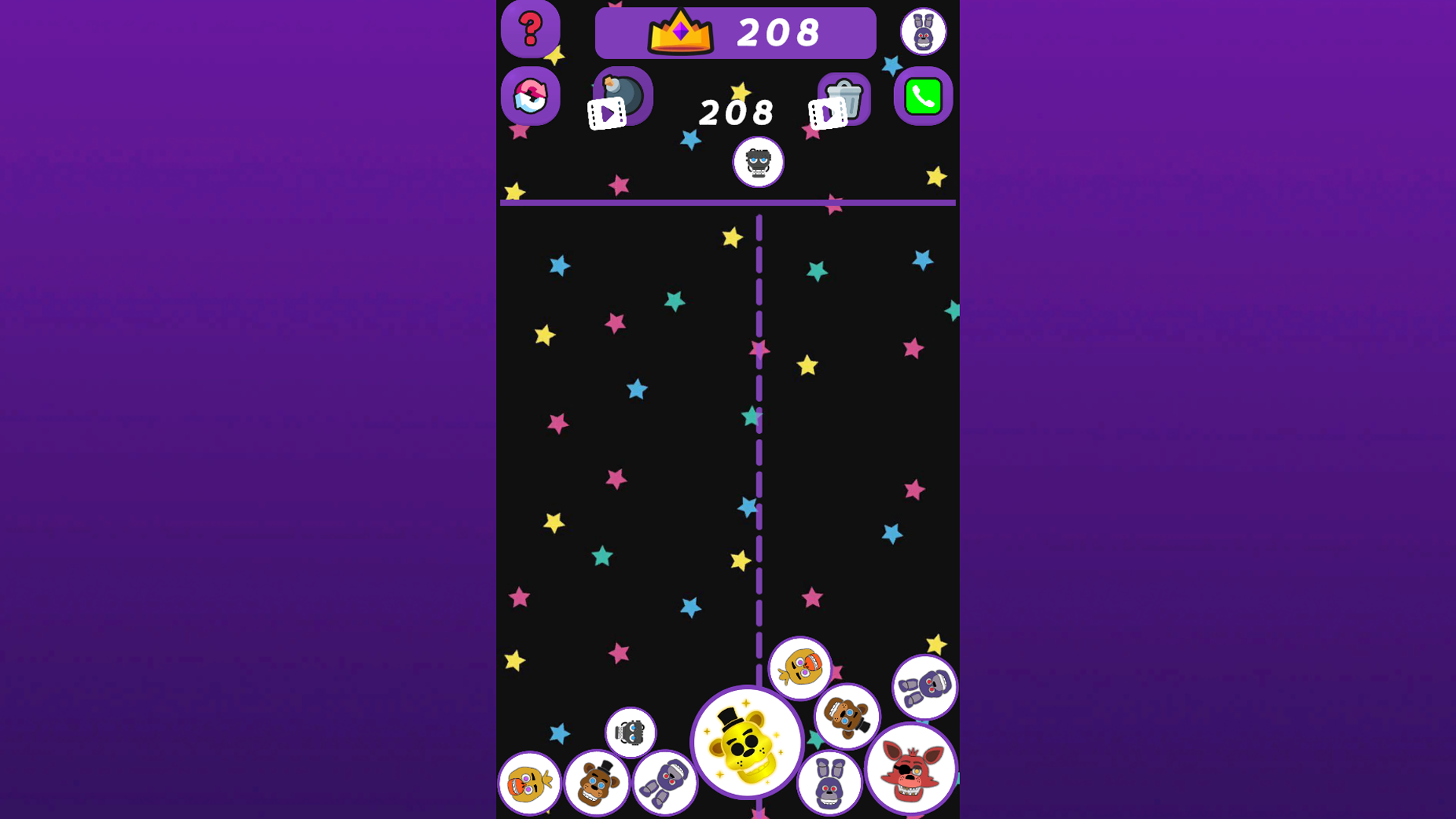
Task: Tap the withered Bonnie piece on the right edge
Action: 924,686
